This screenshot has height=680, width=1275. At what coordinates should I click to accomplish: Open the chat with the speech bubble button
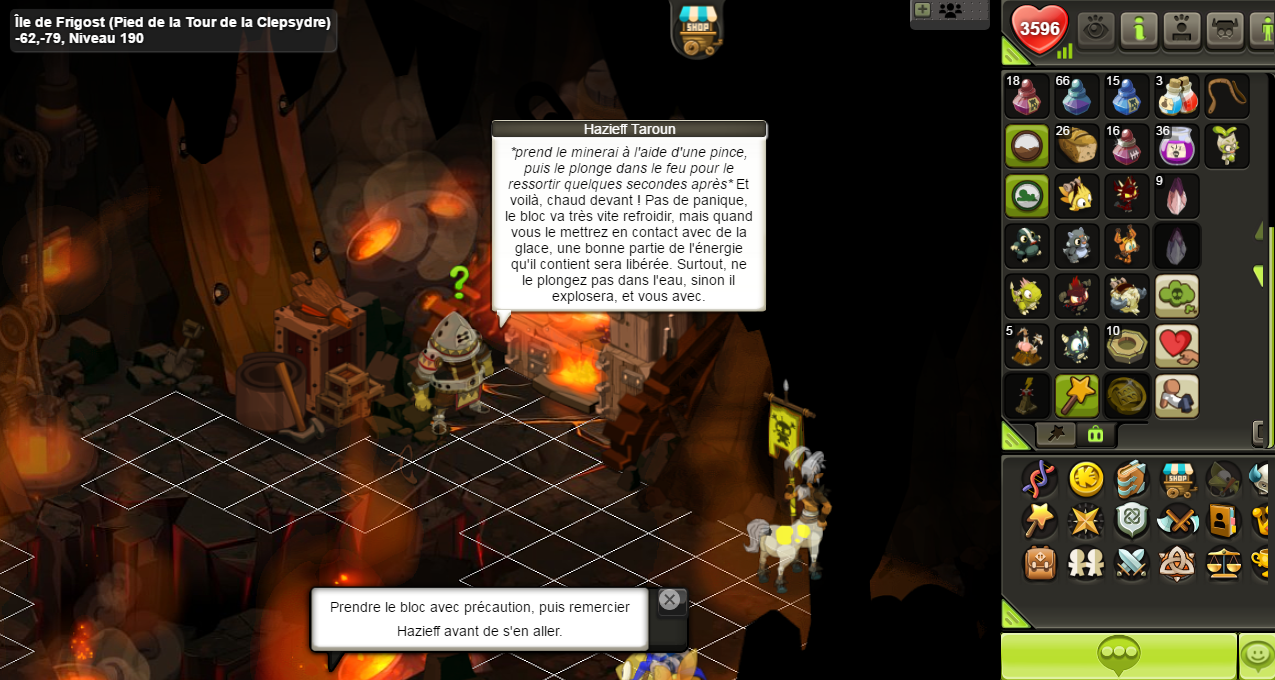pyautogui.click(x=1118, y=656)
